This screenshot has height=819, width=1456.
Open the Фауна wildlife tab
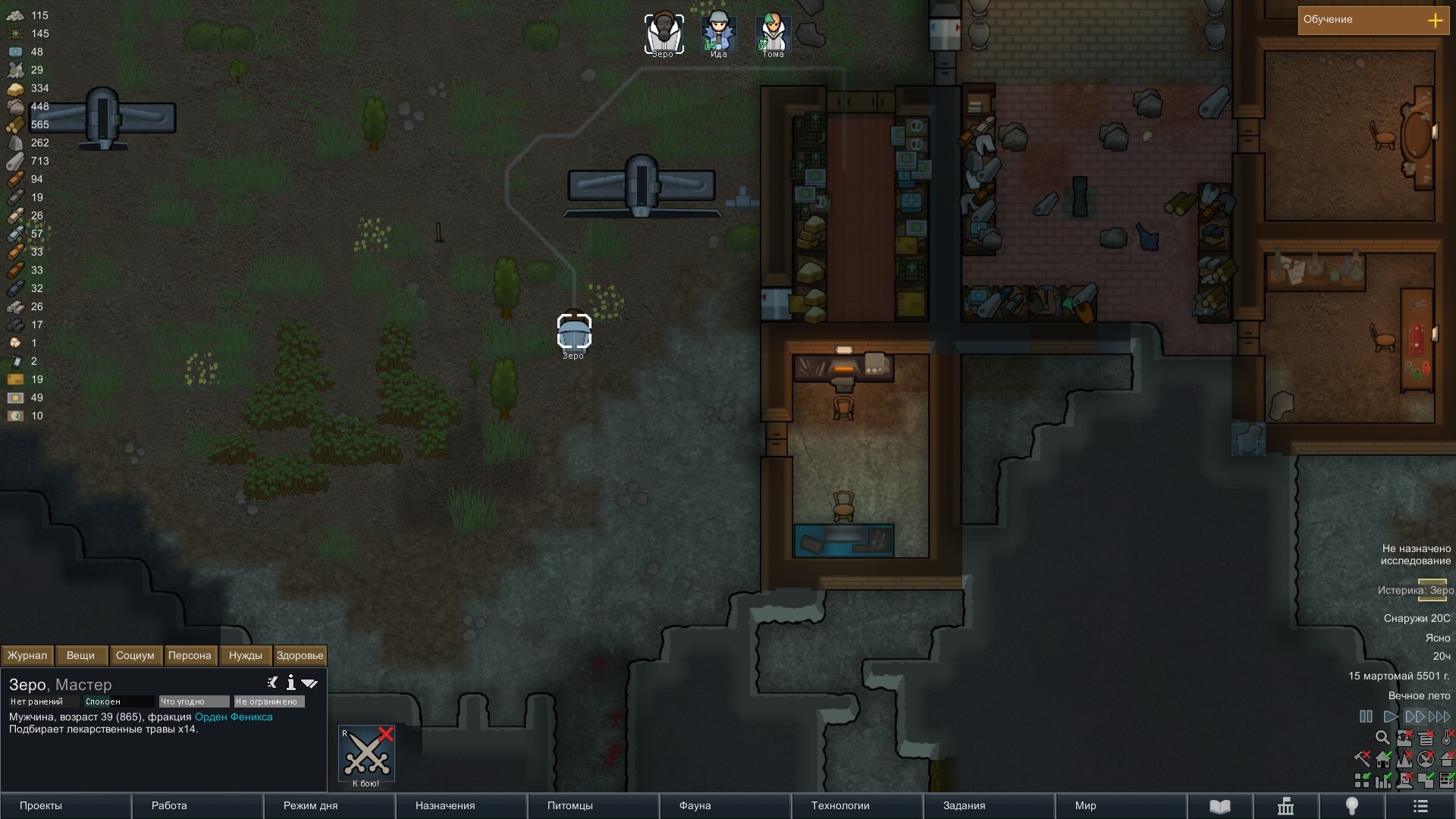(x=725, y=805)
